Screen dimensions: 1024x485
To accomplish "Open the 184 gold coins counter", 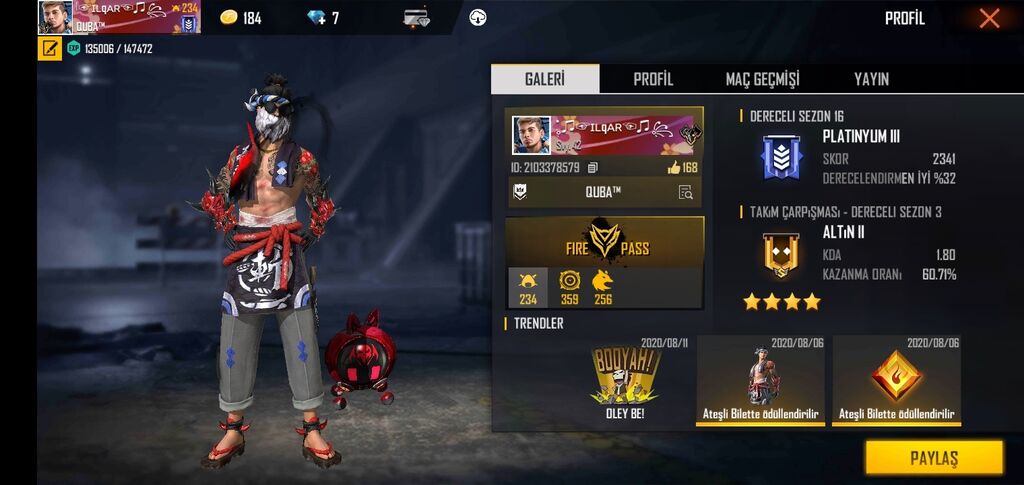I will click(x=241, y=18).
